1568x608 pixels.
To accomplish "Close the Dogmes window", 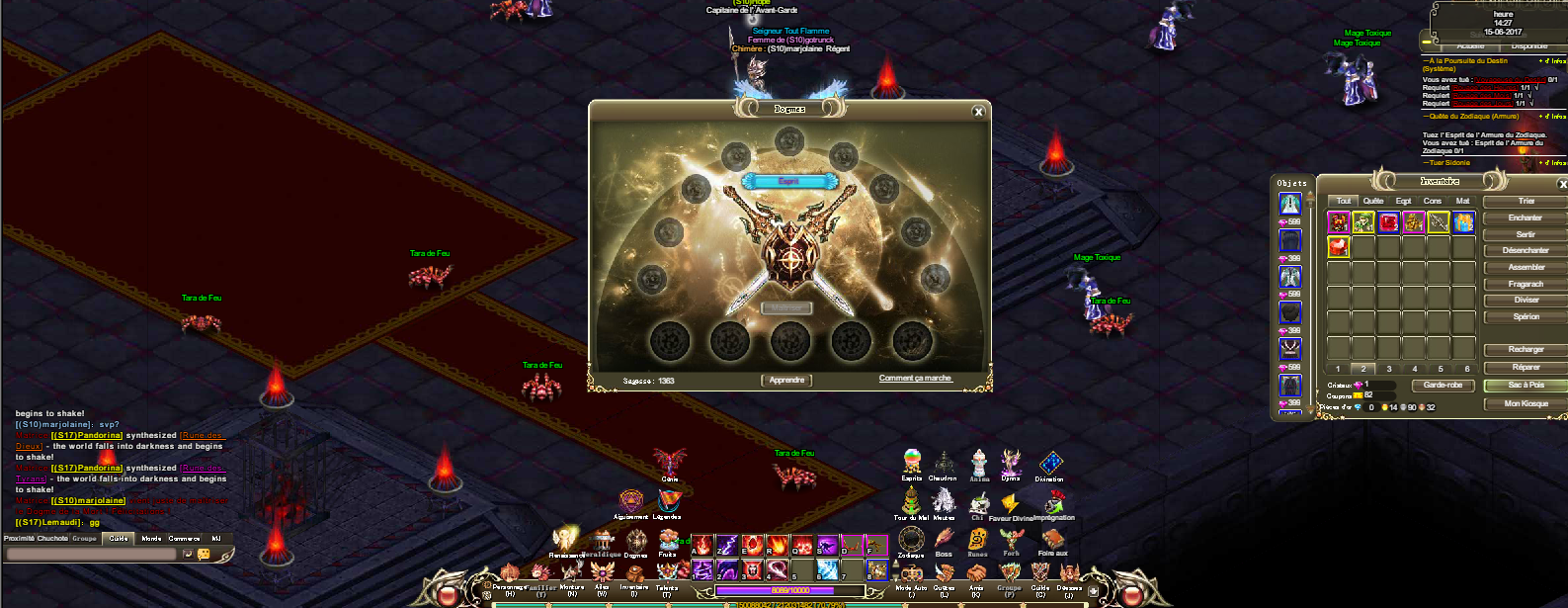I will click(978, 112).
